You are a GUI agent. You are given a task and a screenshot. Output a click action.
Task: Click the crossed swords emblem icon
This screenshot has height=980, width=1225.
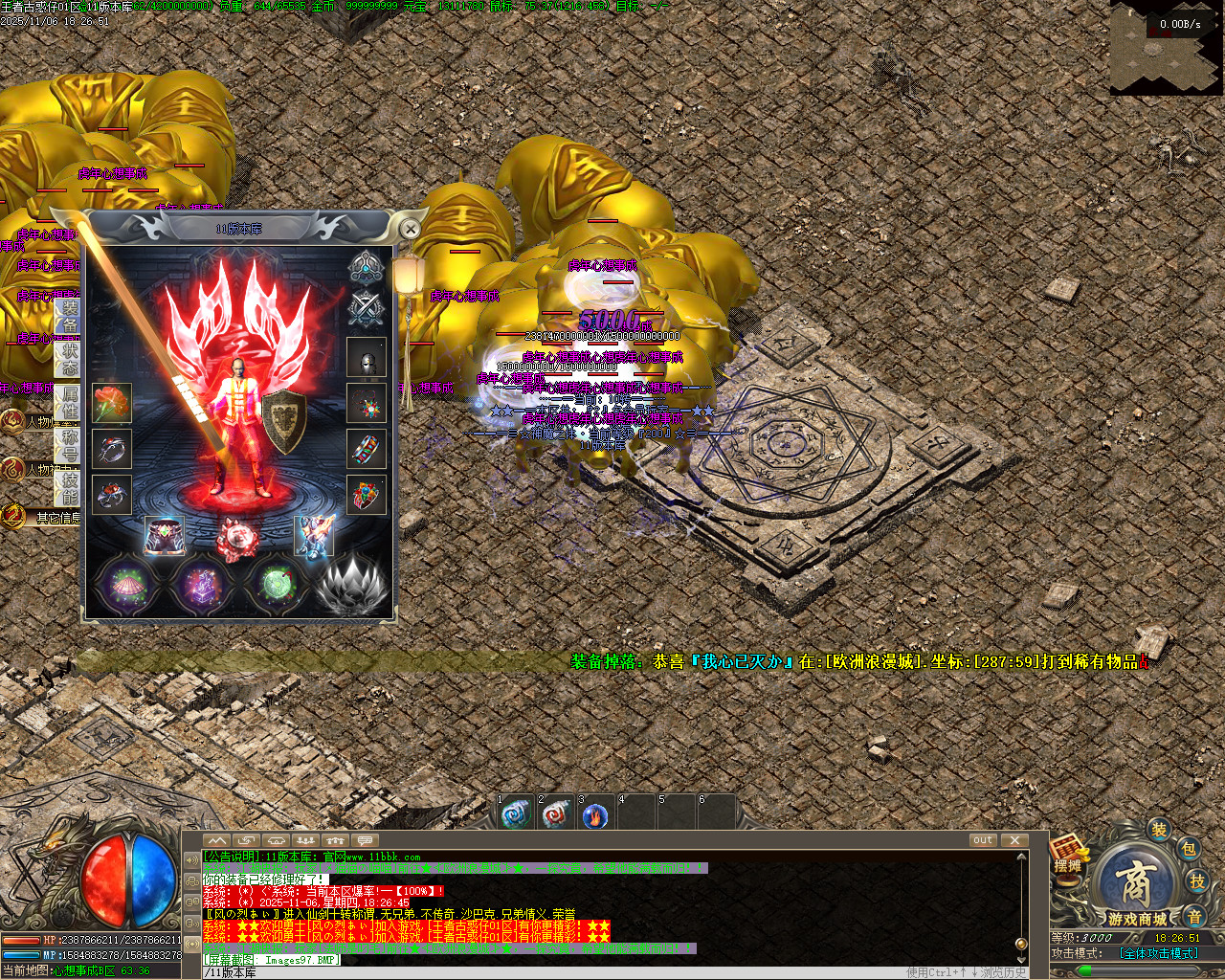tap(366, 308)
